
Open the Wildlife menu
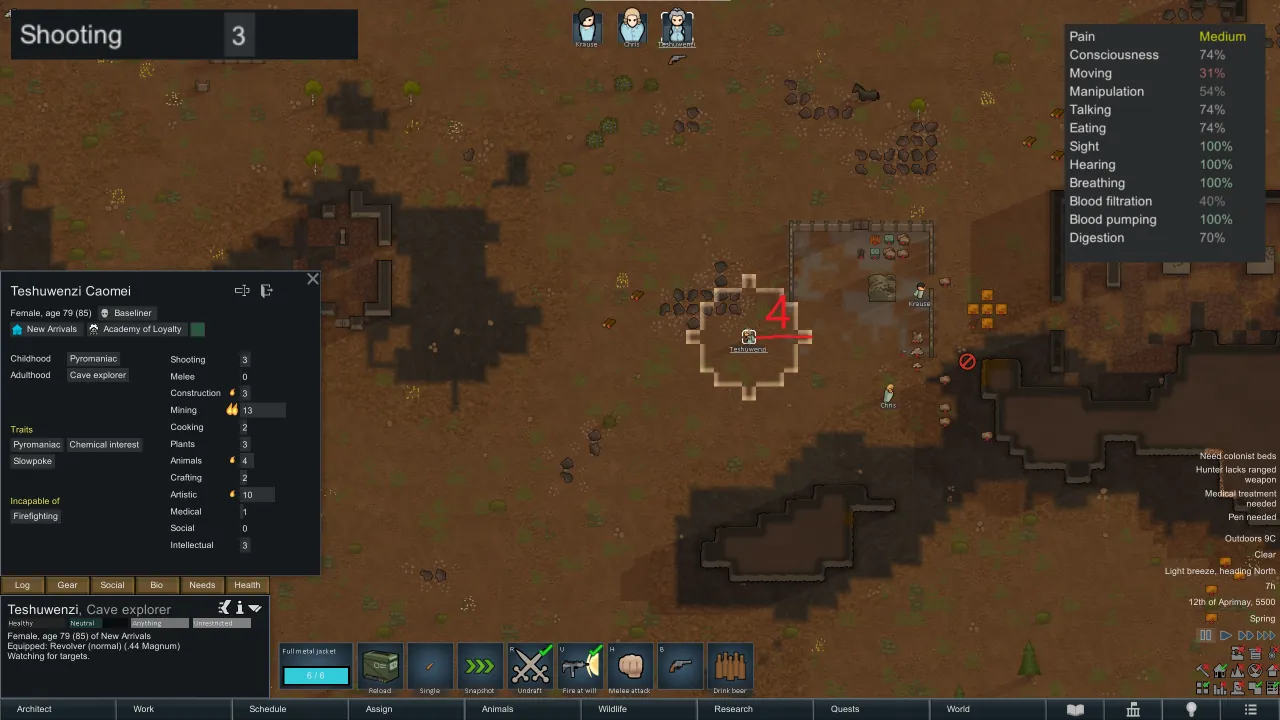click(612, 709)
